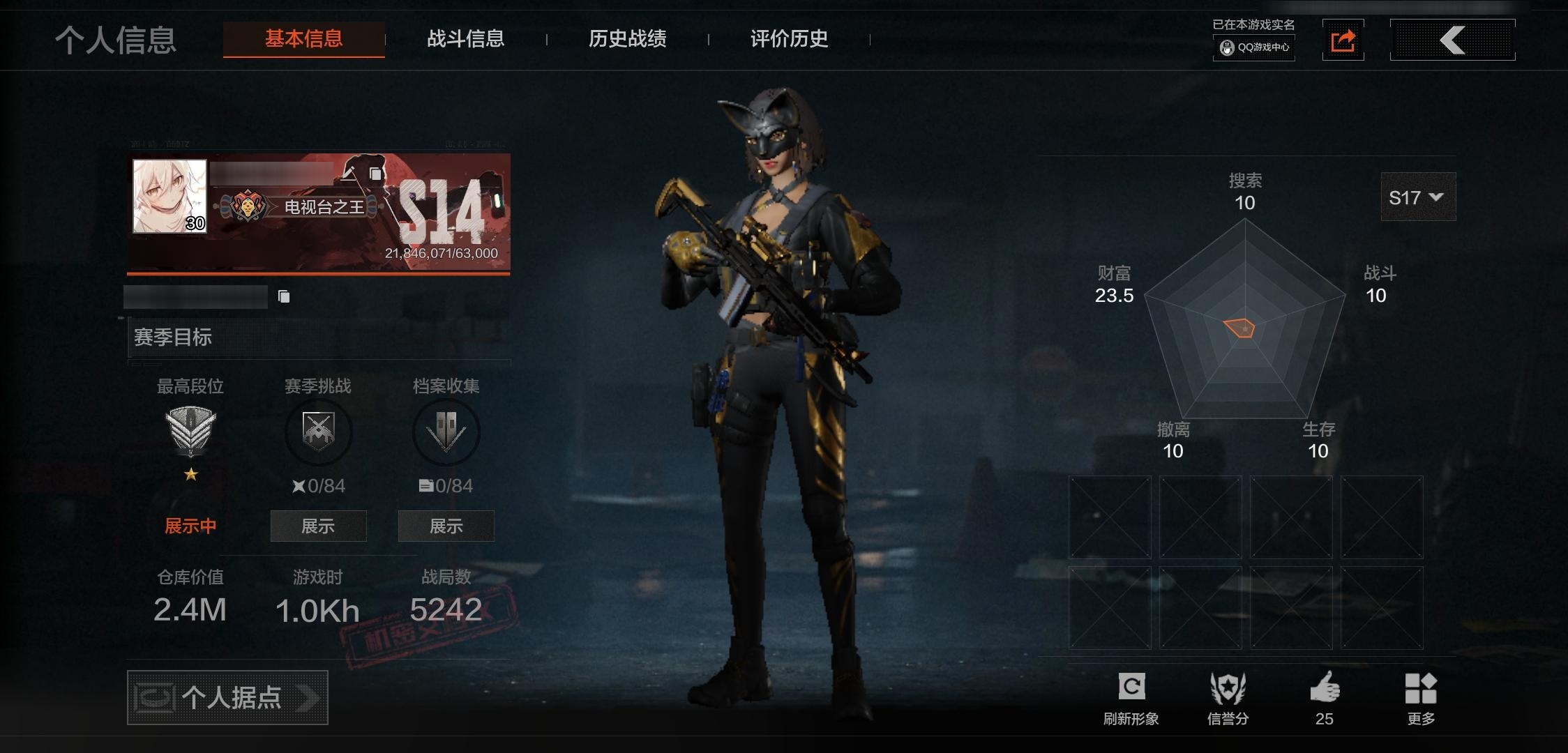Click the 档案收集 archive collection badge icon
The height and width of the screenshot is (753, 1568).
tap(446, 432)
